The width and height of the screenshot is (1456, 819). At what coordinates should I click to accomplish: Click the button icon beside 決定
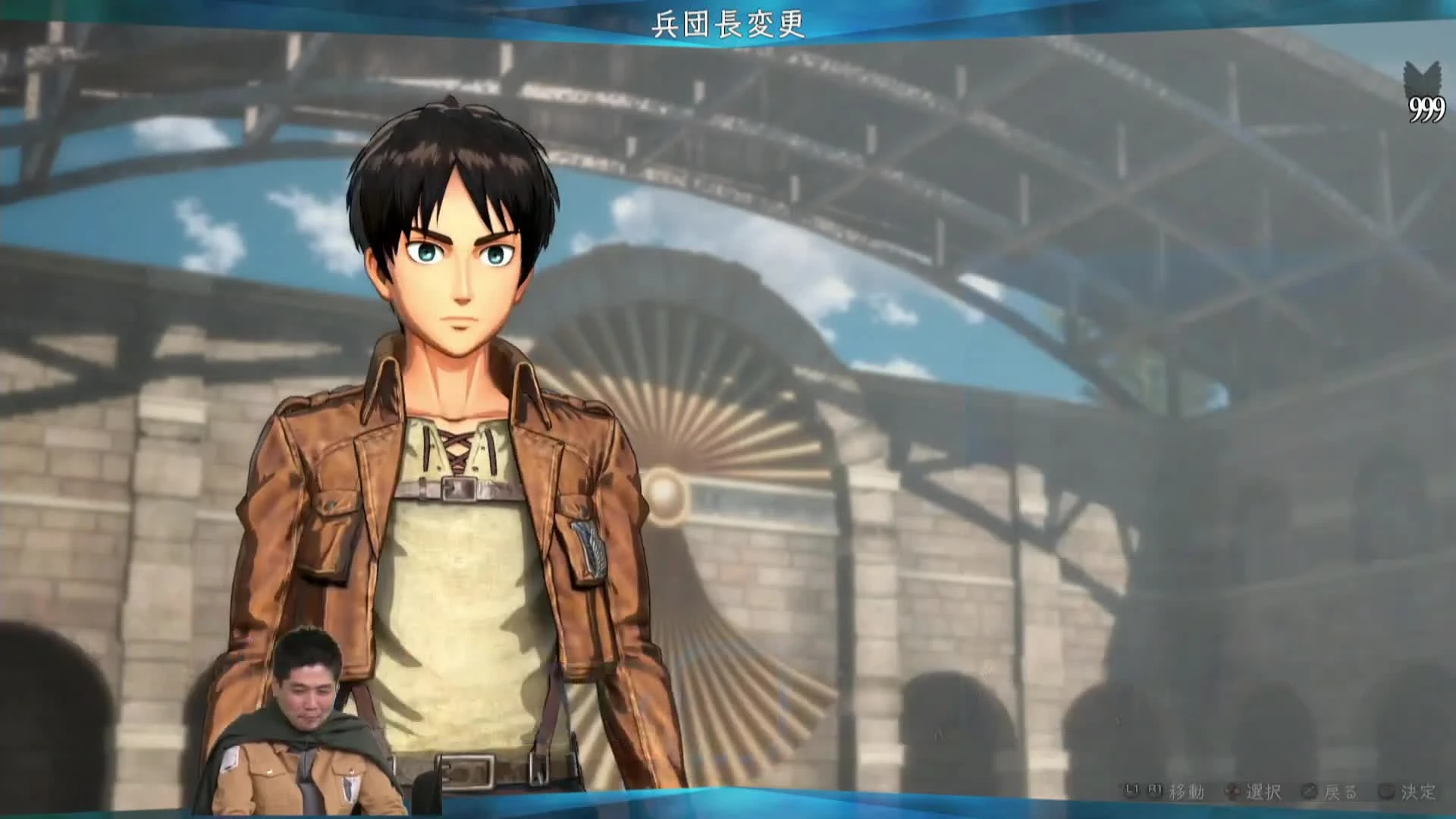click(x=1388, y=790)
